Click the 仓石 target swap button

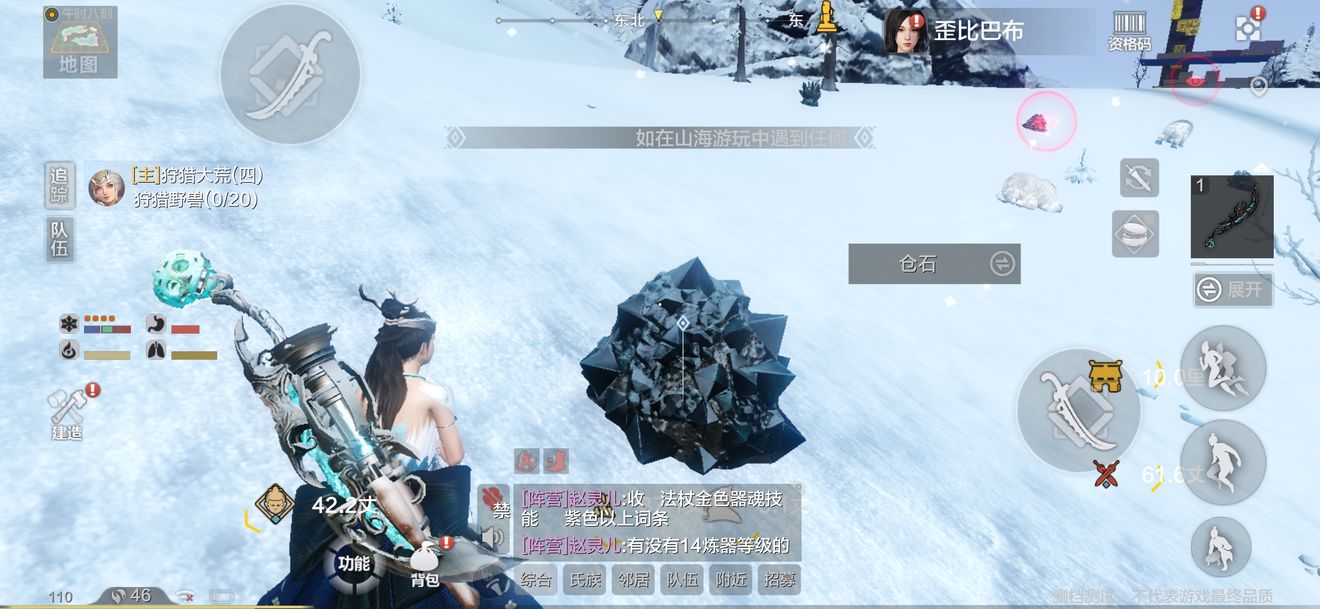coord(1002,264)
